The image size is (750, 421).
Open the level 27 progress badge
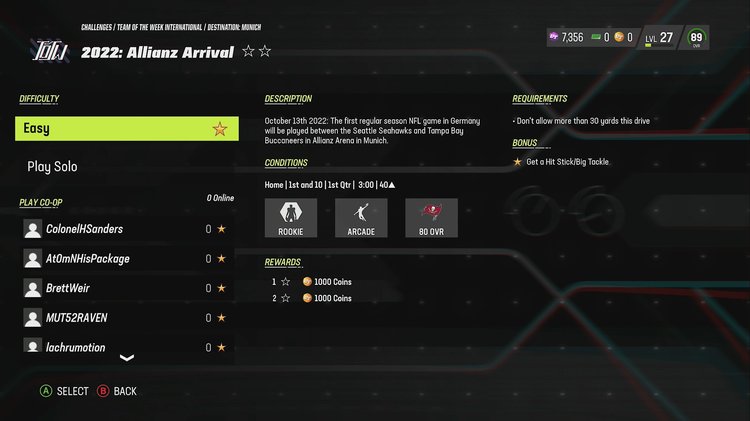(x=660, y=38)
